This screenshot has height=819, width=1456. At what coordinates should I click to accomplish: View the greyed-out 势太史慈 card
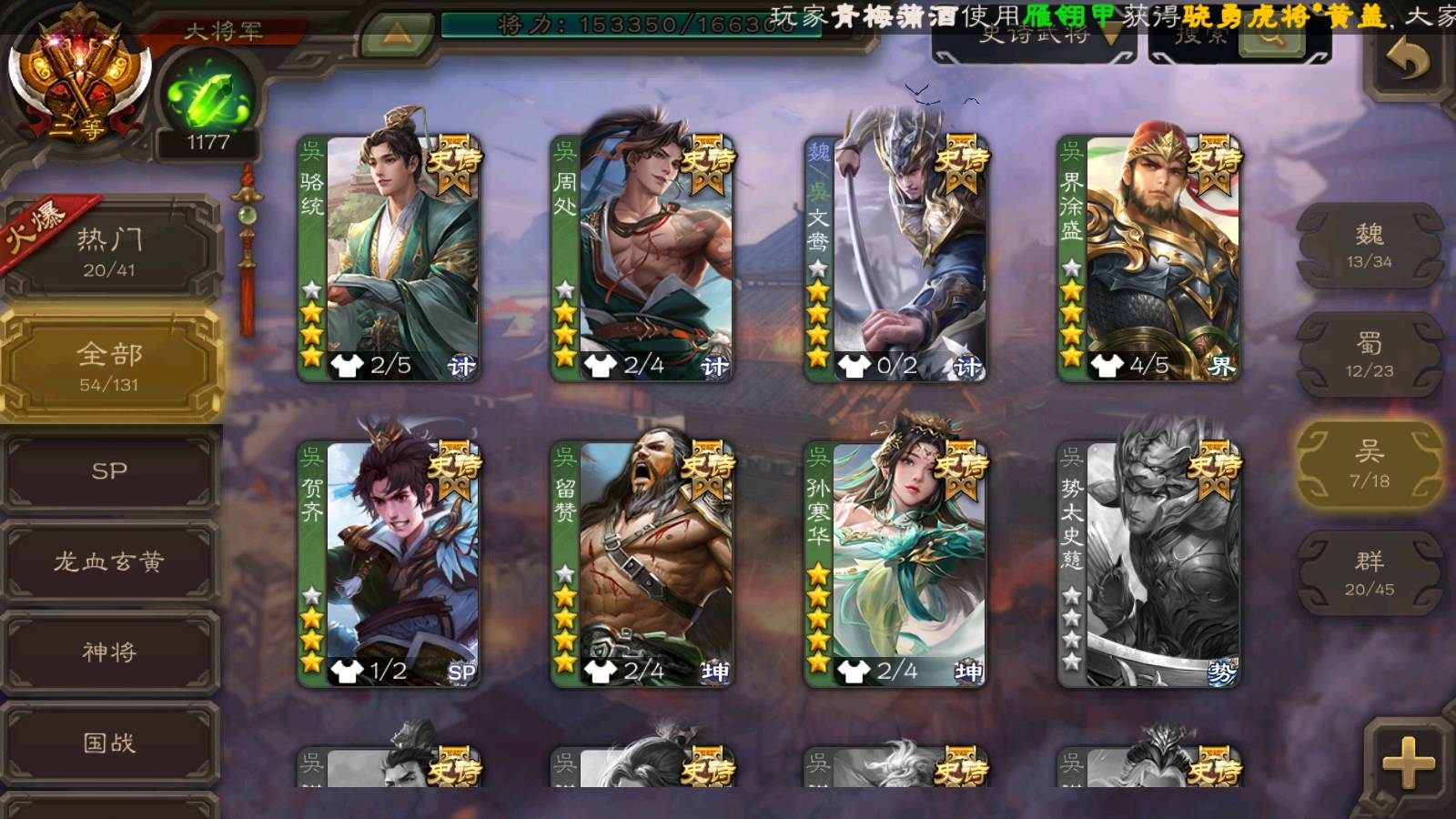coord(1148,564)
